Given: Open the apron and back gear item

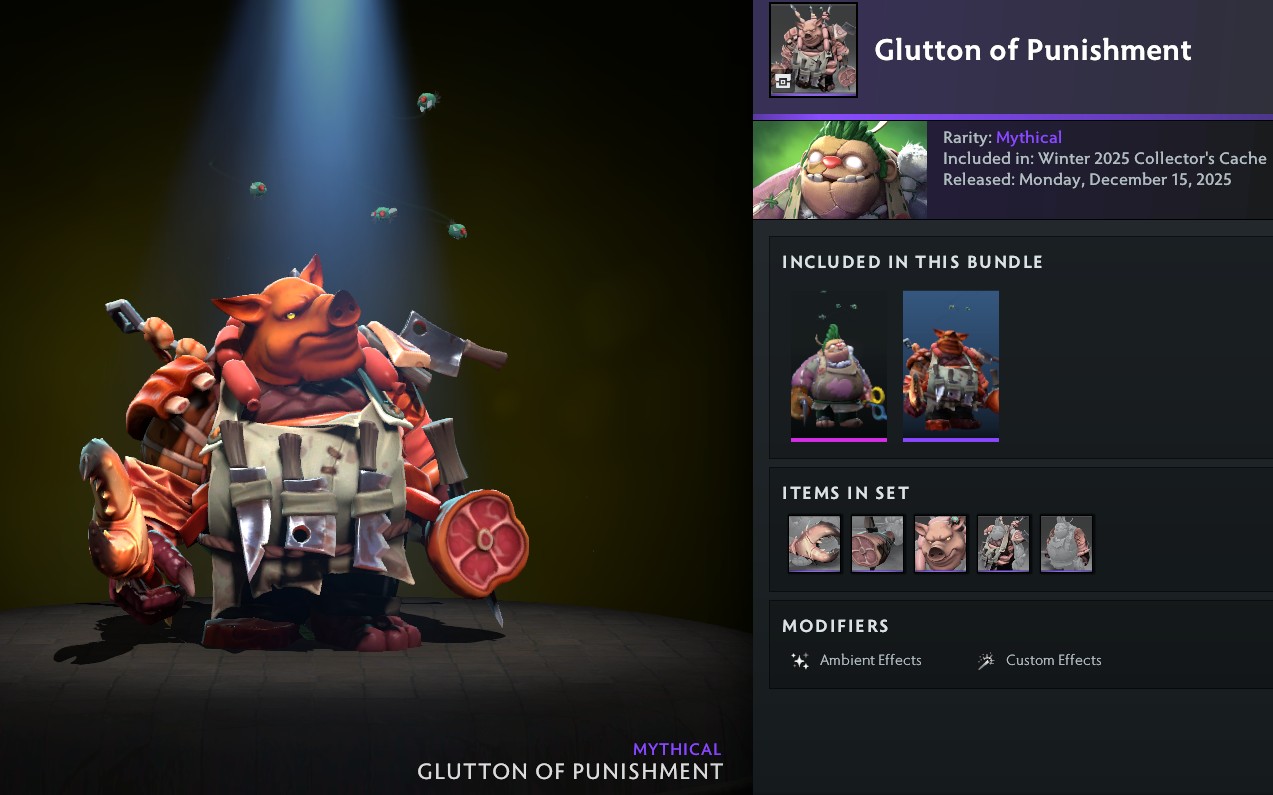Looking at the screenshot, I should 1003,544.
